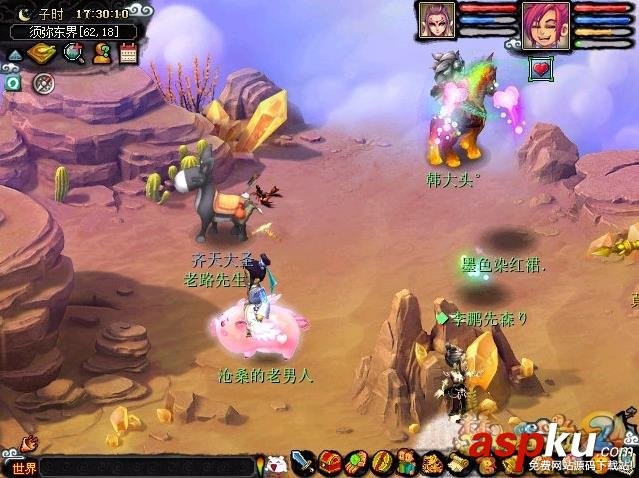
Task: Open the red treasure chest icon
Action: [329, 463]
